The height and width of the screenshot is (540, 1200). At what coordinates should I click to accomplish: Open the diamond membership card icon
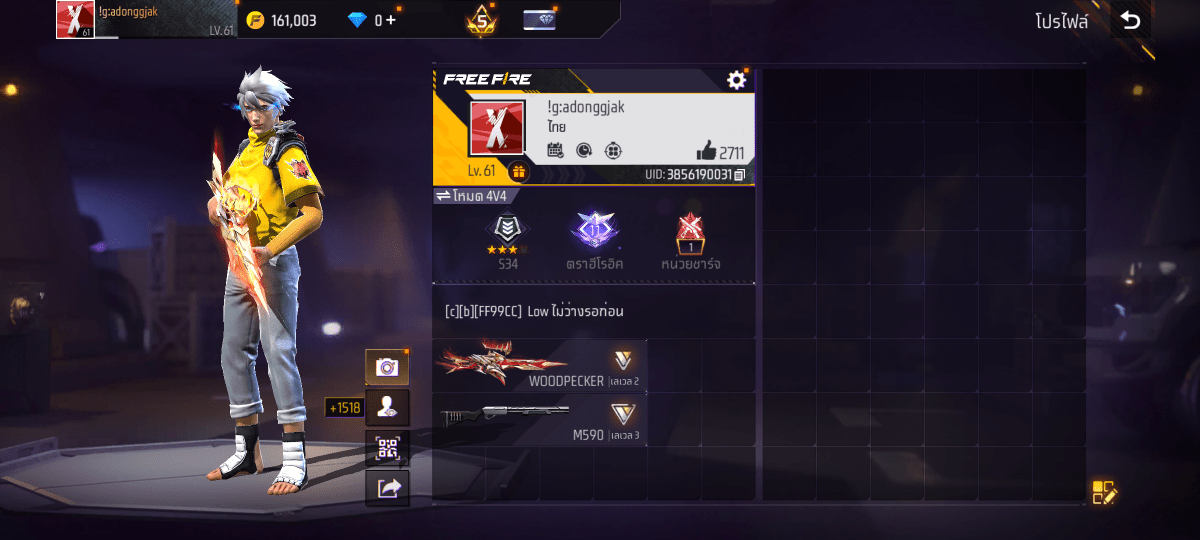tap(539, 20)
